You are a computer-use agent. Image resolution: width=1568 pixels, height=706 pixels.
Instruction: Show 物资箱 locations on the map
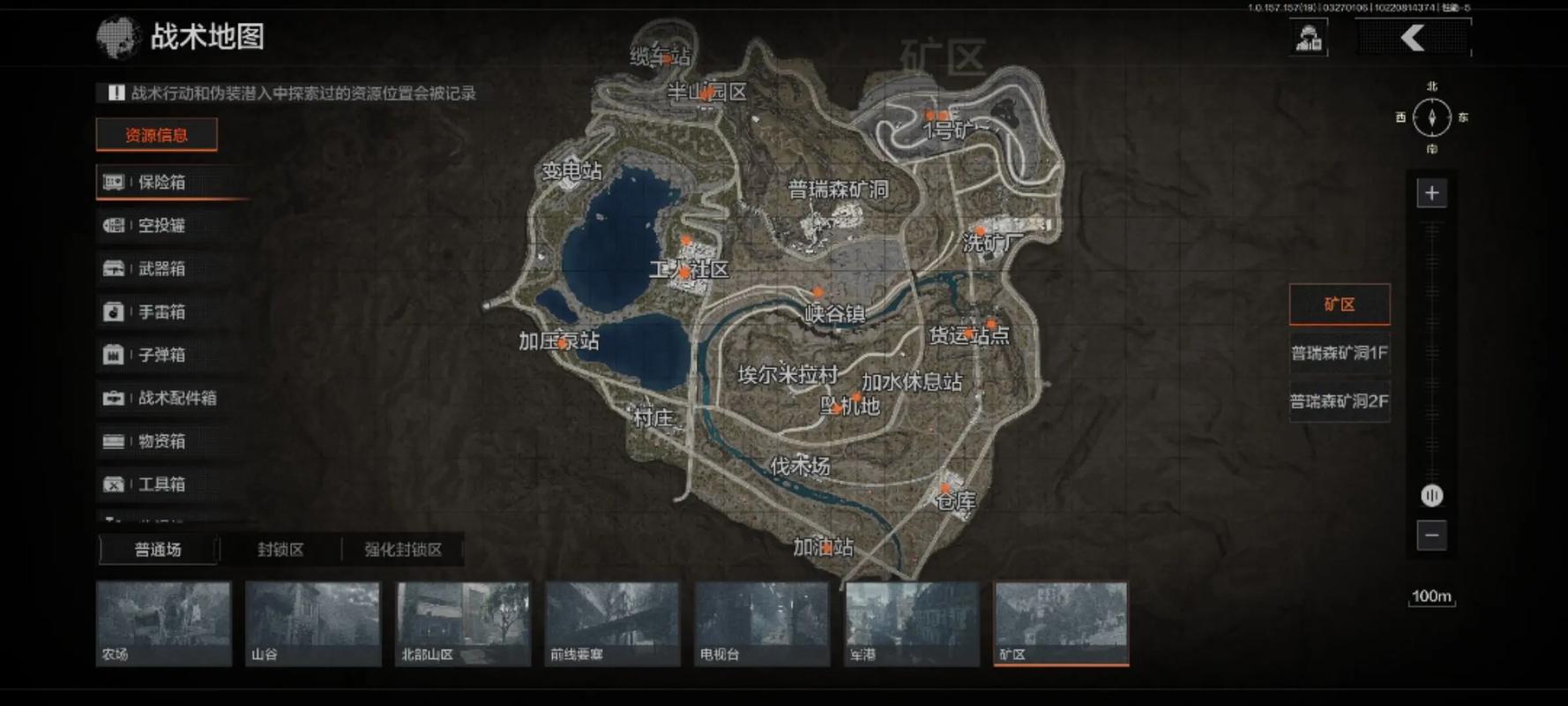(161, 441)
